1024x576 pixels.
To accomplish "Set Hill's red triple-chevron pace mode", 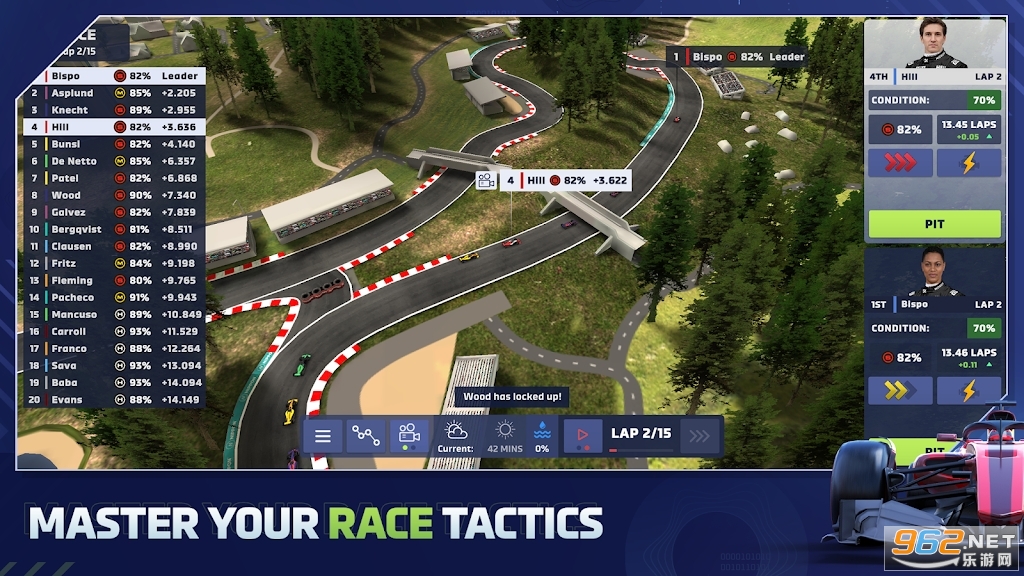I will (x=900, y=163).
